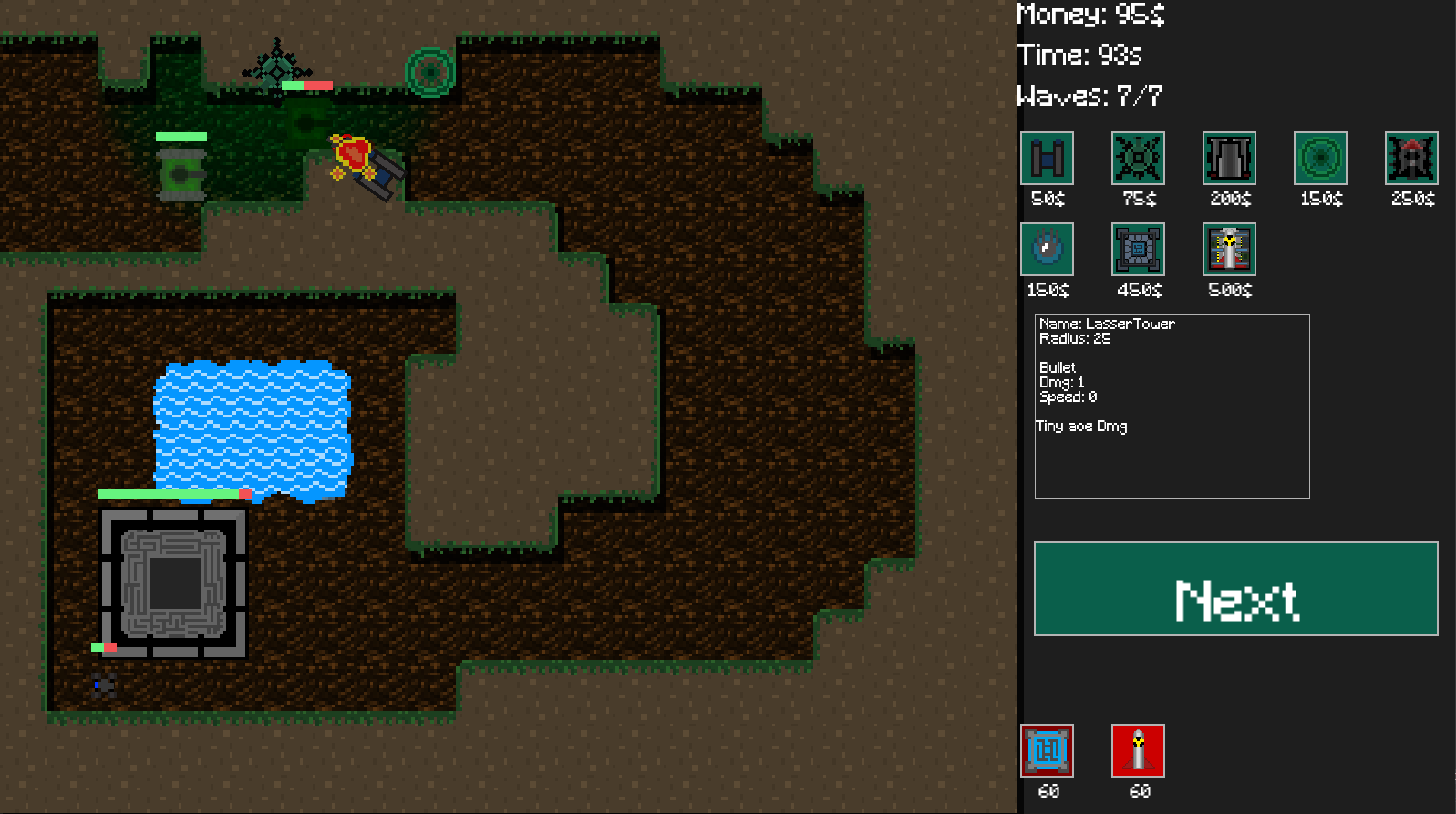Screen dimensions: 1456x814
Task: Select the grey base structure below the water
Action: click(176, 585)
